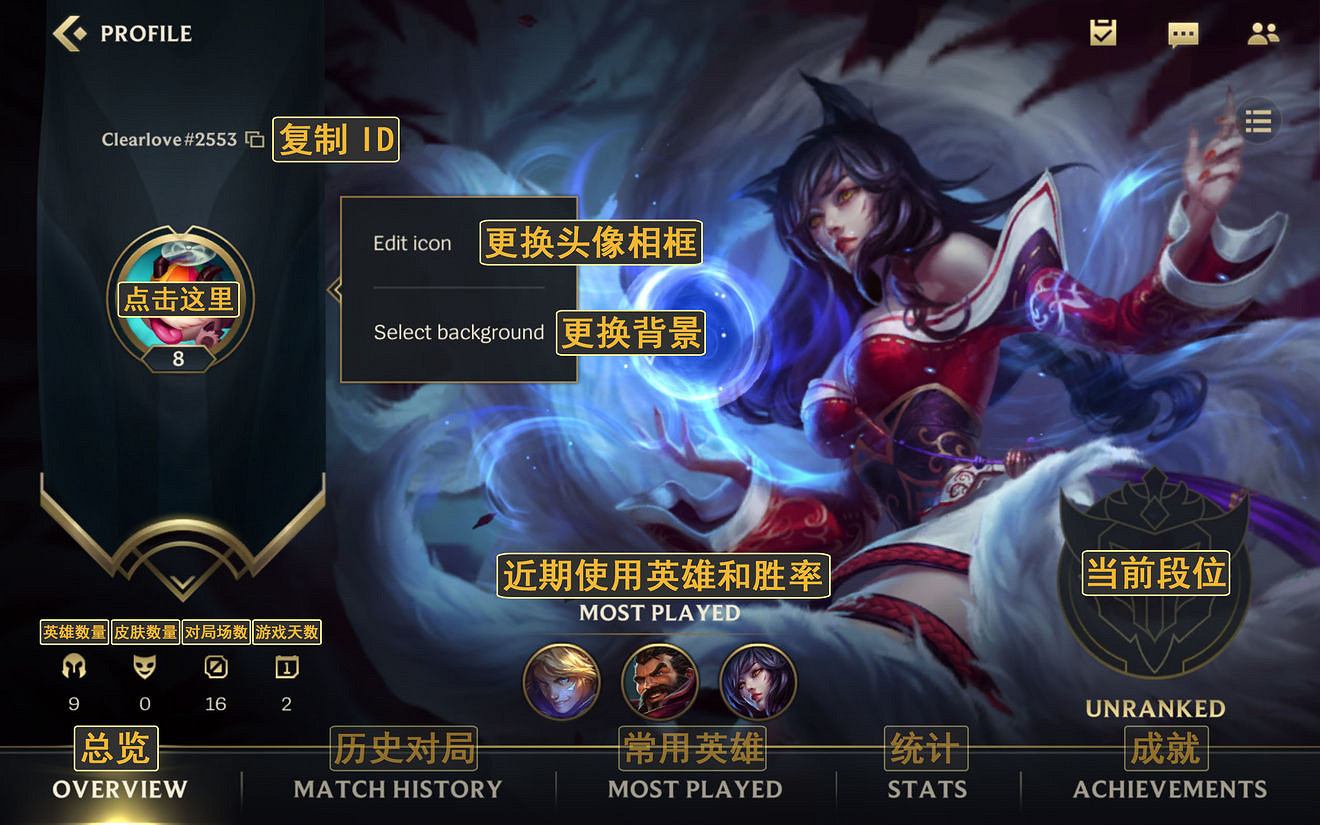
Task: Open the friends list icon
Action: pos(1263,33)
